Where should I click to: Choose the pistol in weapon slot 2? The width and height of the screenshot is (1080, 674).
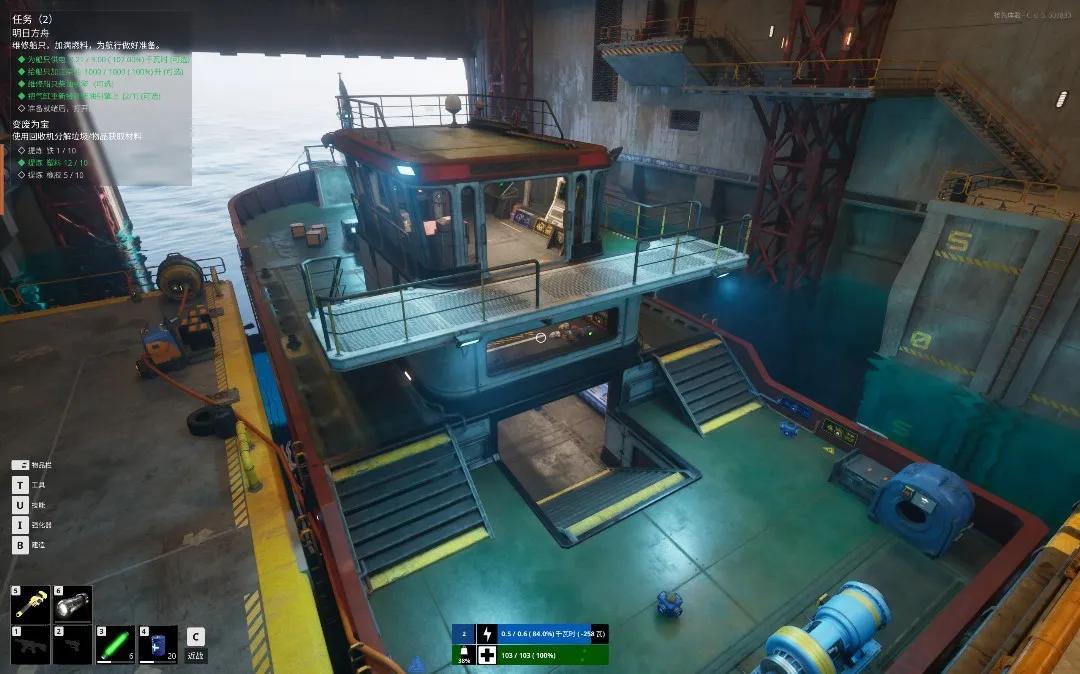[x=72, y=645]
